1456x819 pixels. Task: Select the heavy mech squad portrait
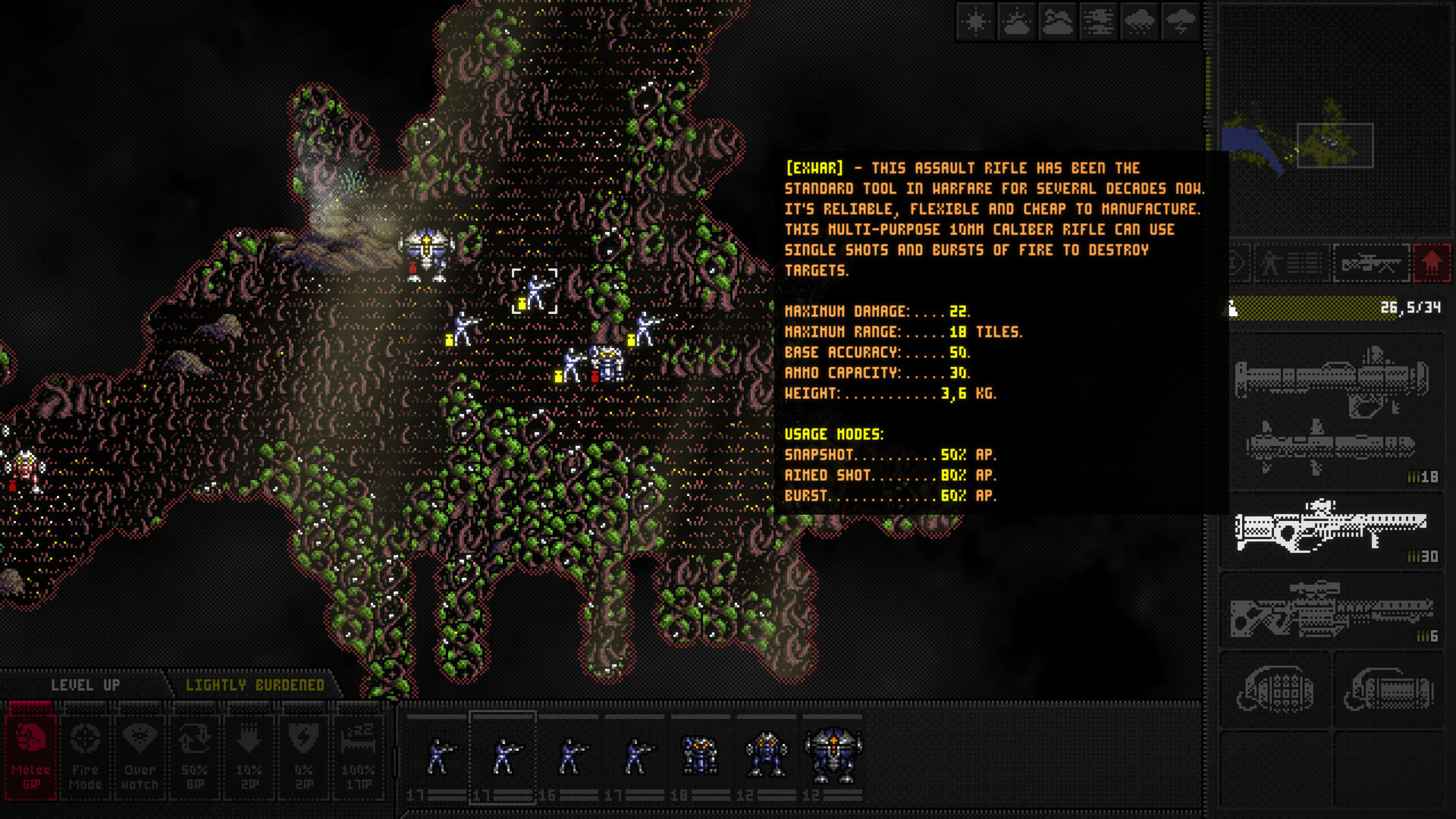point(833,755)
